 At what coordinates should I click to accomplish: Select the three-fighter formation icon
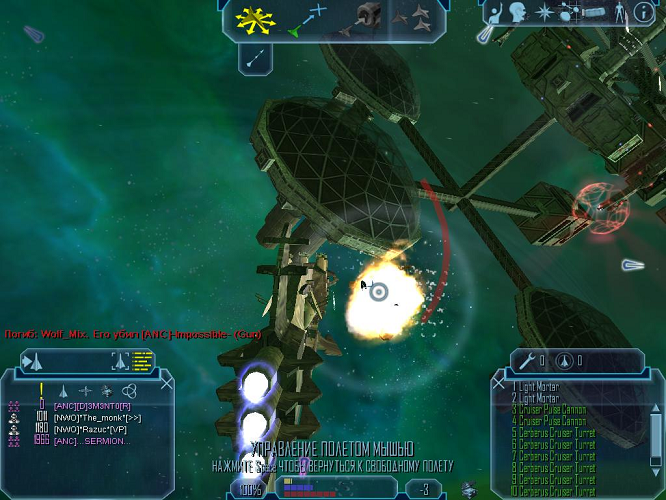point(413,16)
